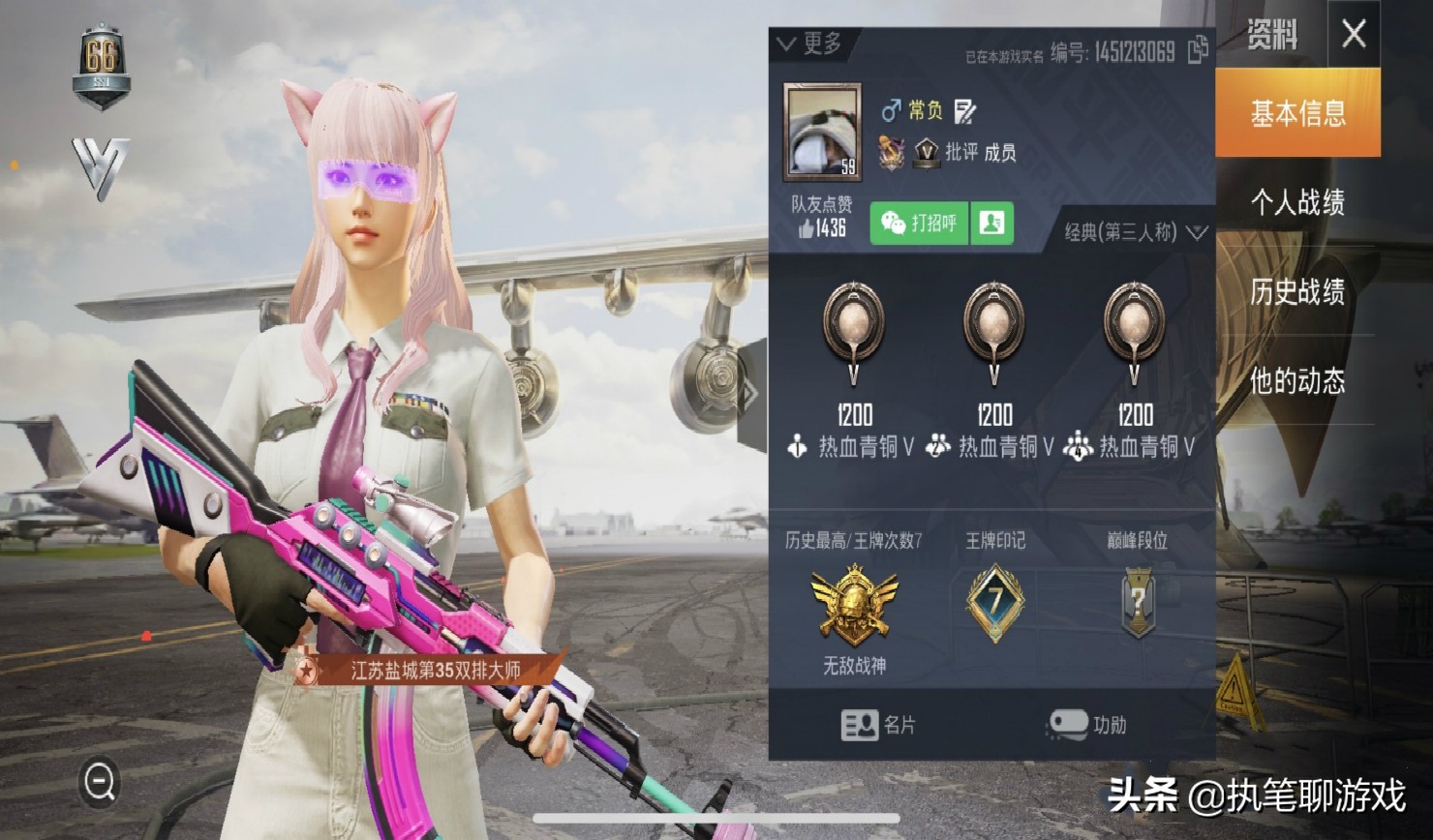This screenshot has width=1433, height=840.
Task: View the 王牌印记 number 7 emblem
Action: coord(994,602)
